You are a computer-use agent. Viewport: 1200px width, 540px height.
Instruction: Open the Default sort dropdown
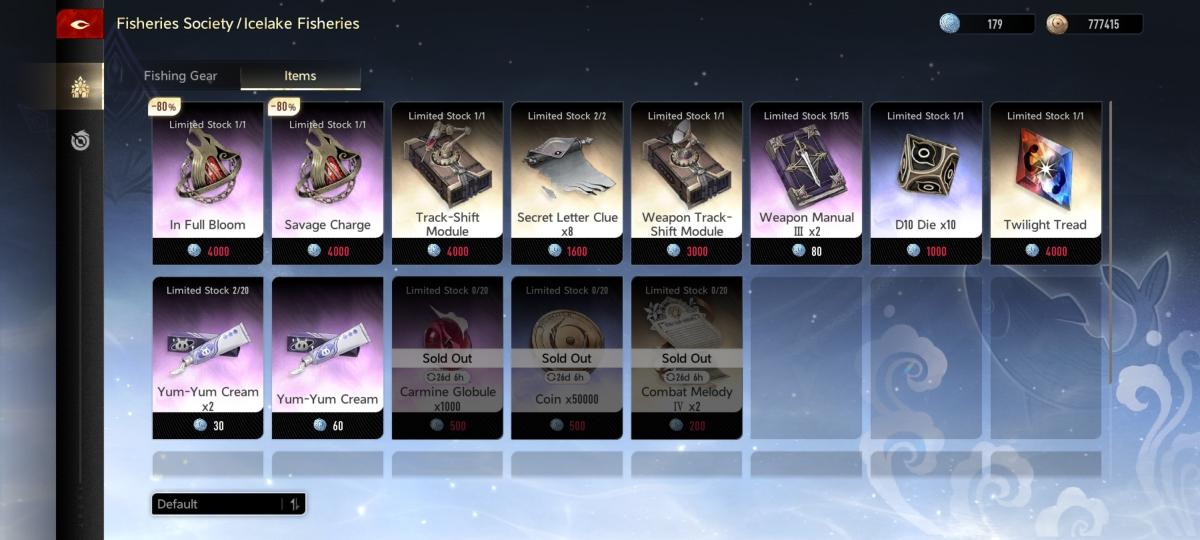(x=228, y=504)
